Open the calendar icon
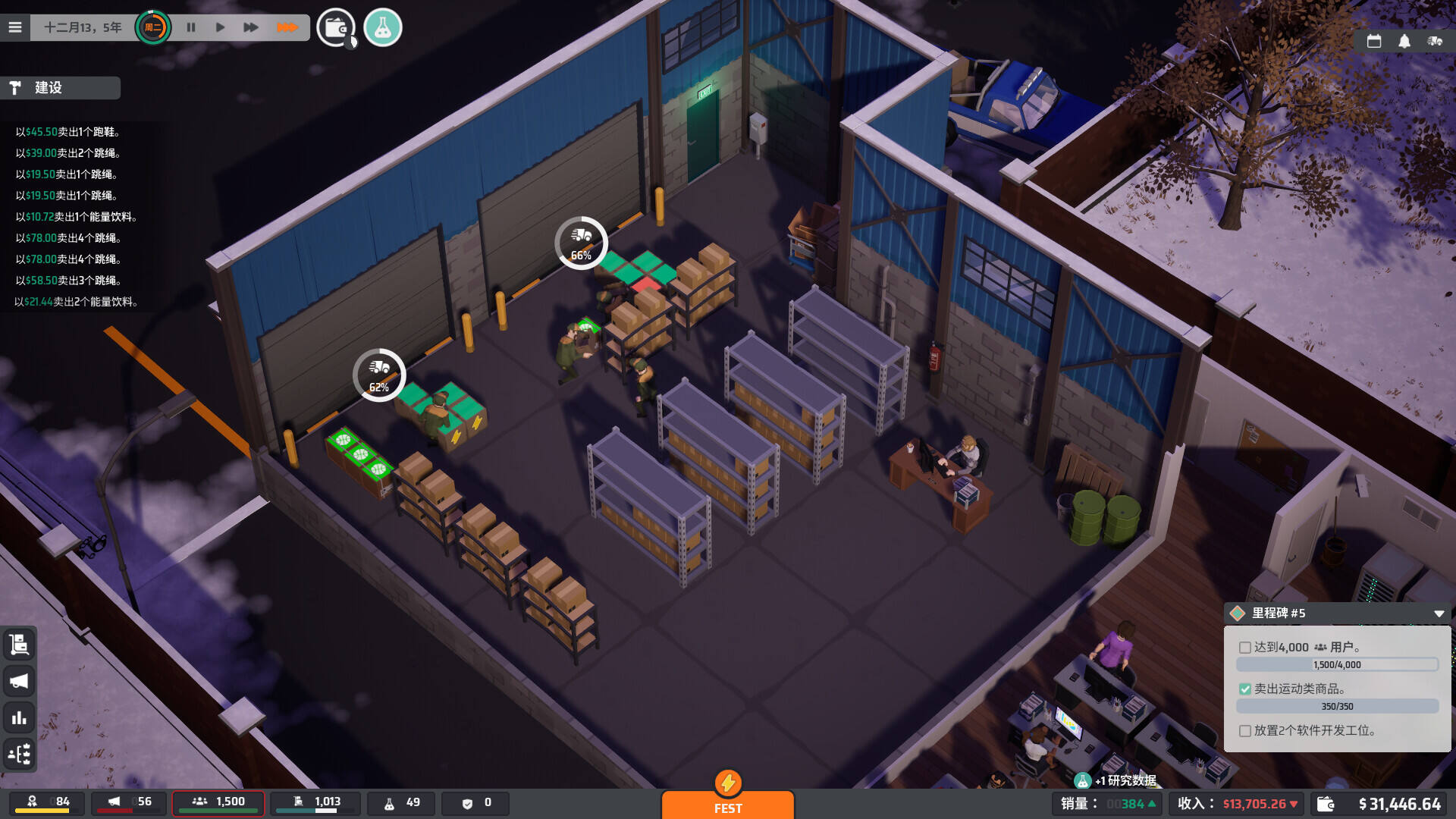The height and width of the screenshot is (819, 1456). coord(1373,42)
